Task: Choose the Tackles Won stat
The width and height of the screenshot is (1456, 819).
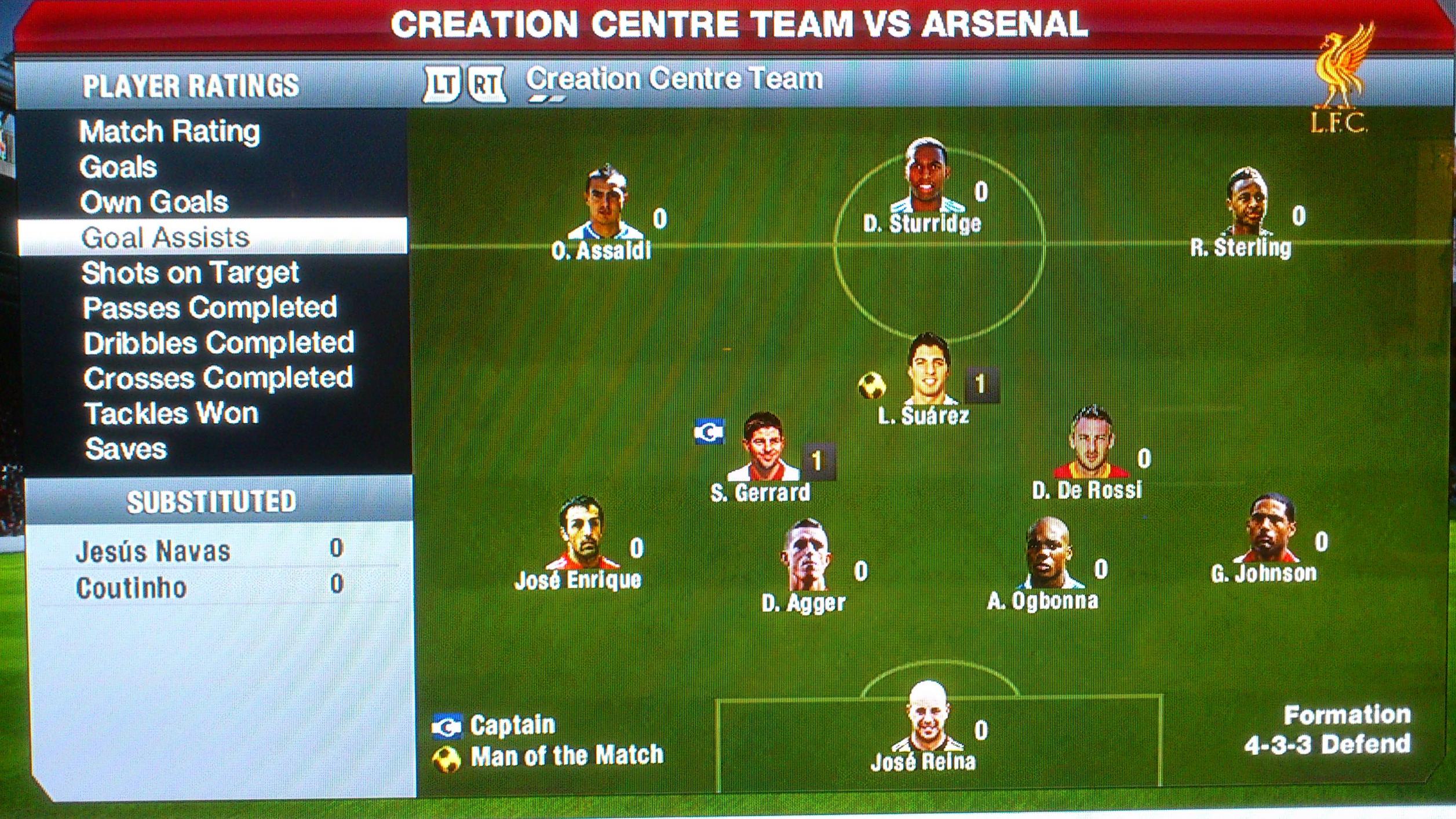Action: point(171,414)
